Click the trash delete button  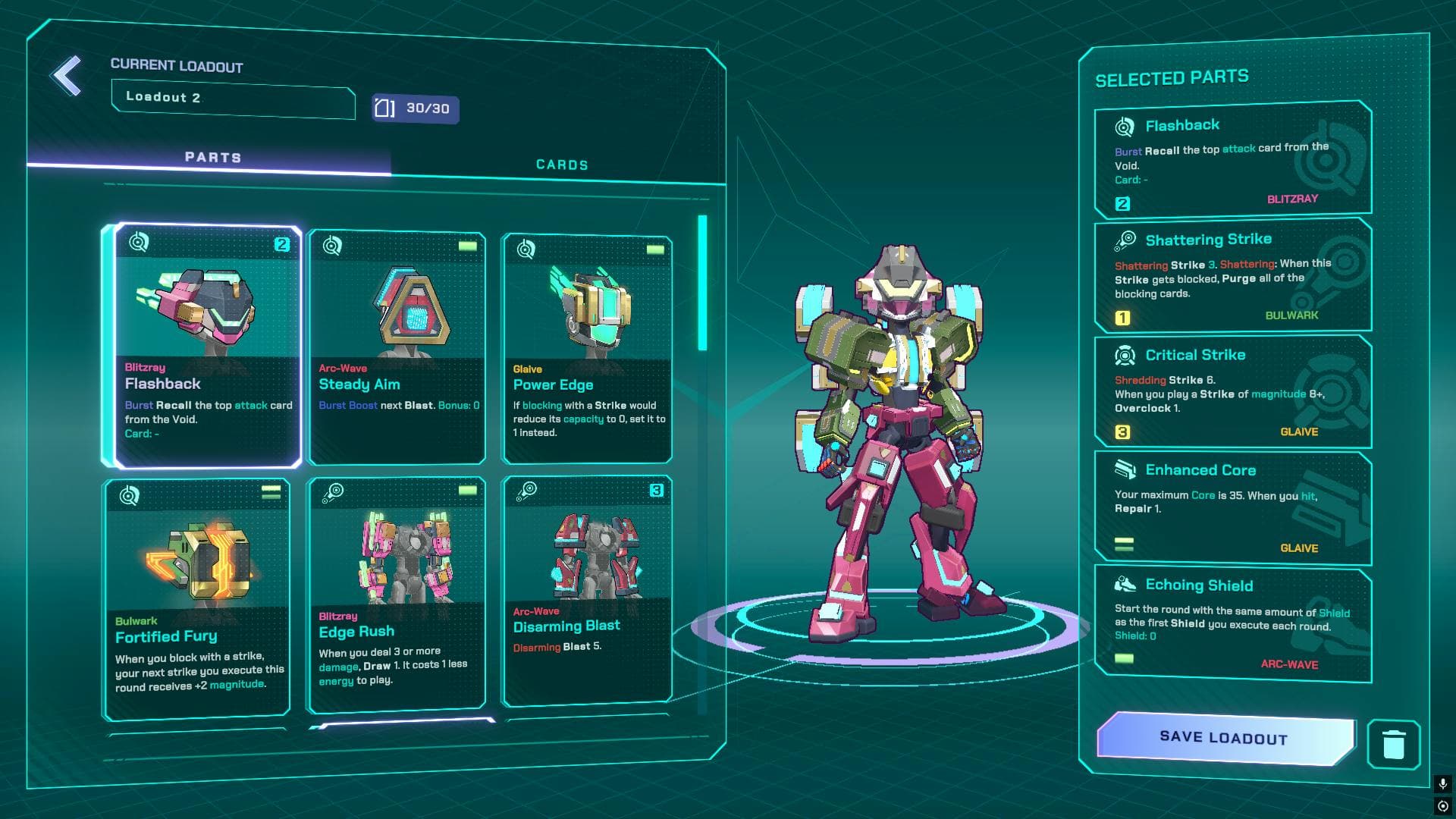point(1394,745)
